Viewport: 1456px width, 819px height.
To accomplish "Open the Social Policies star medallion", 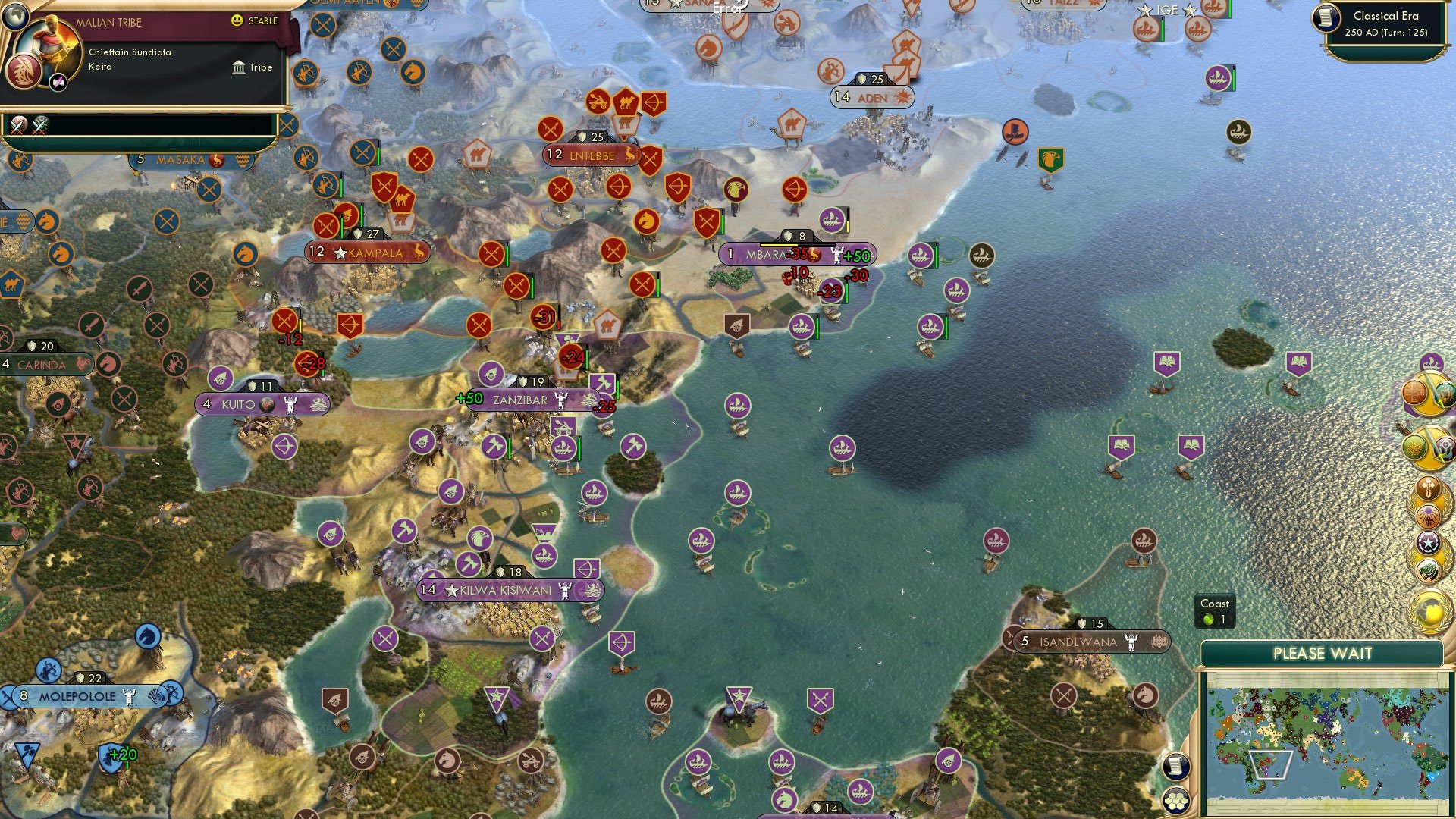I will pos(1430,541).
